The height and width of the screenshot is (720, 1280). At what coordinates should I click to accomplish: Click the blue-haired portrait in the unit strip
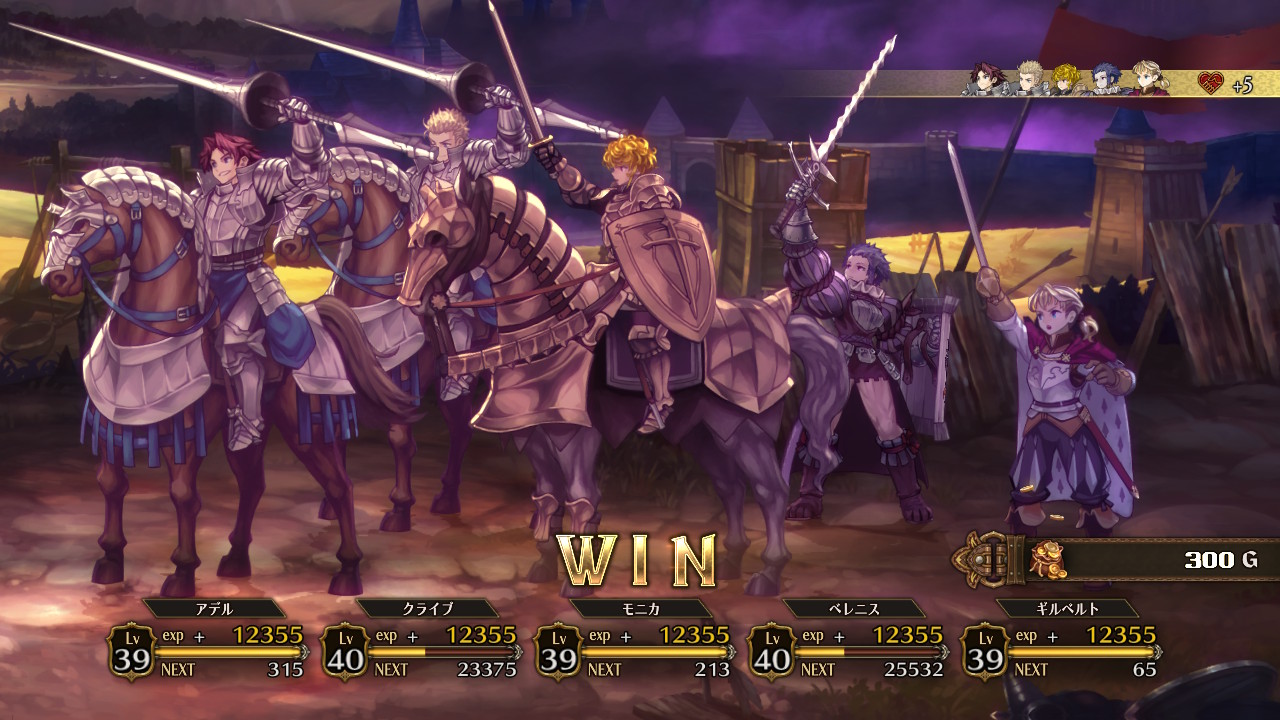click(x=1107, y=79)
